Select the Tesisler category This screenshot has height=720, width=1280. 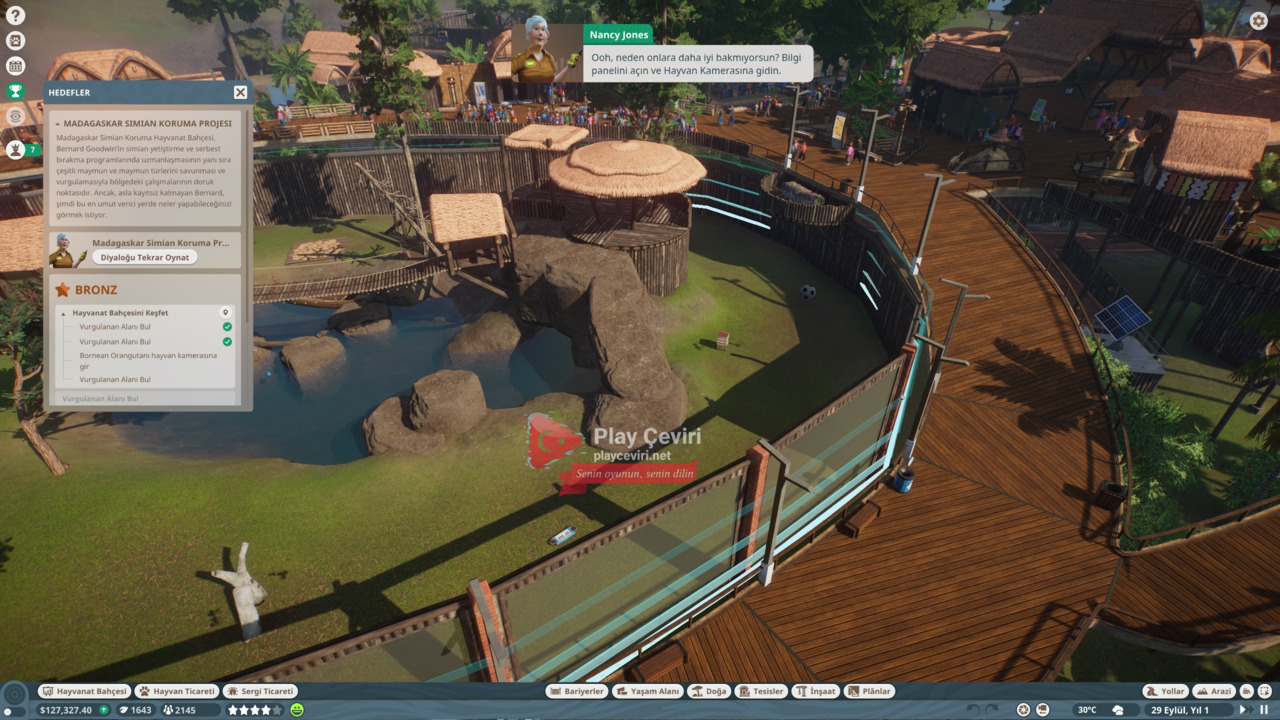(x=760, y=691)
